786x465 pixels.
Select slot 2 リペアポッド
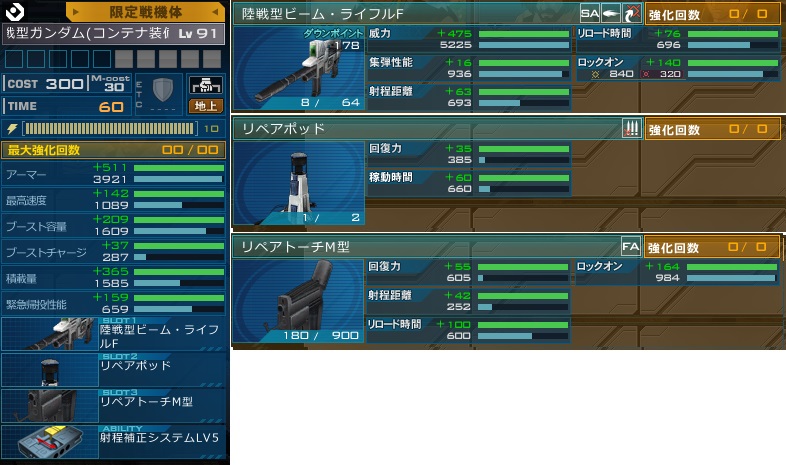click(114, 370)
